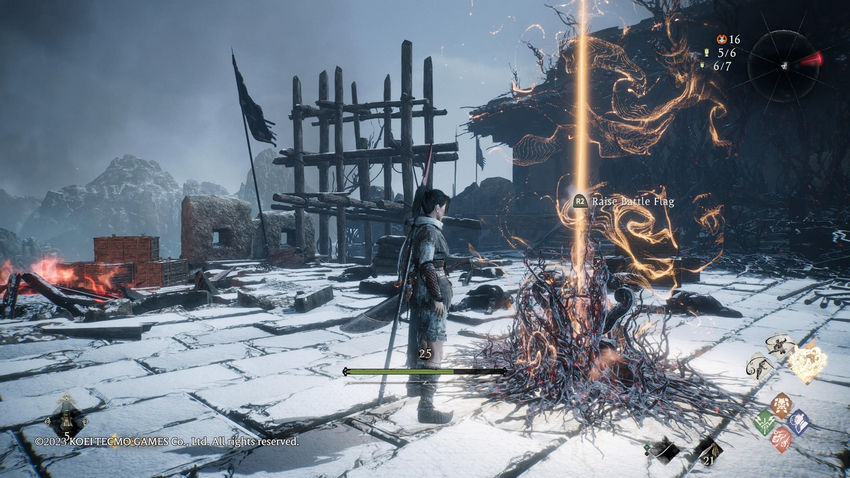
Task: Trigger the red fire wizardry spell
Action: point(781,439)
